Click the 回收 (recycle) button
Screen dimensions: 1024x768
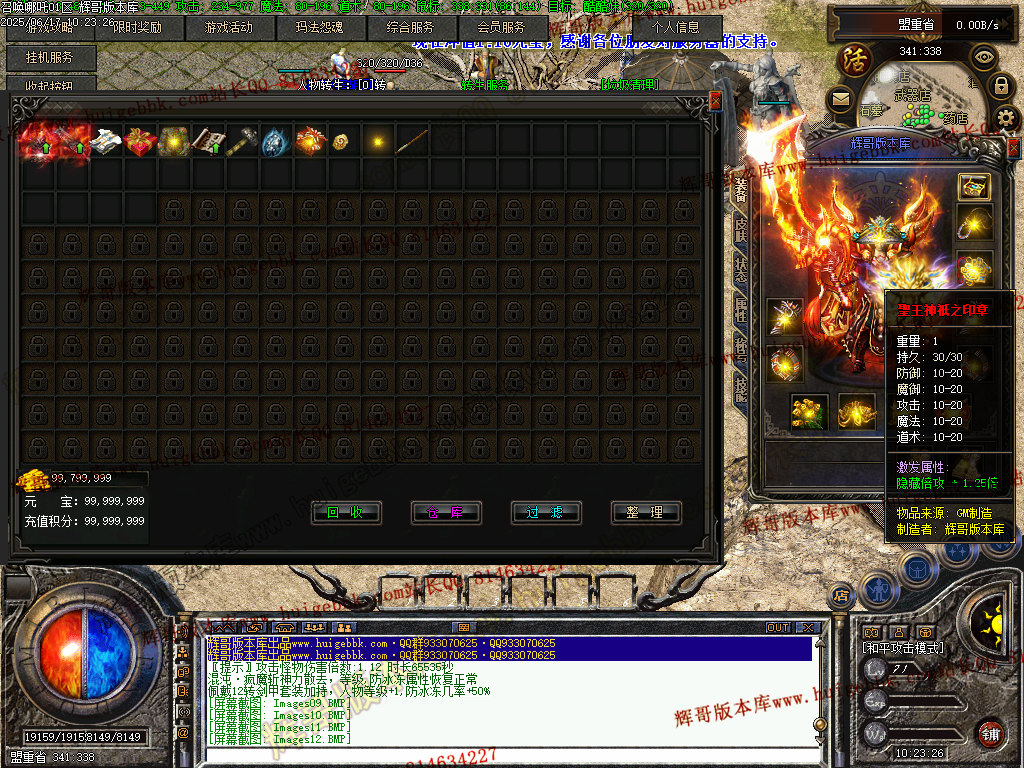346,512
